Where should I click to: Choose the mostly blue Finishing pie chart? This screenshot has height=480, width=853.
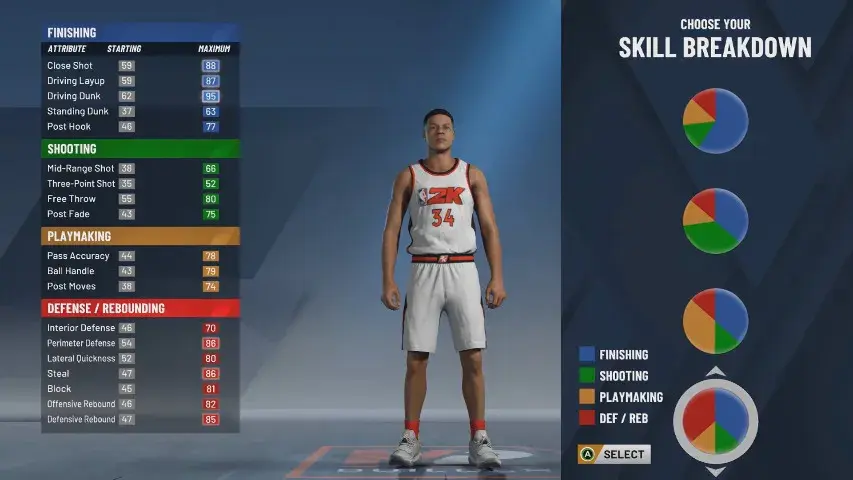coord(715,121)
